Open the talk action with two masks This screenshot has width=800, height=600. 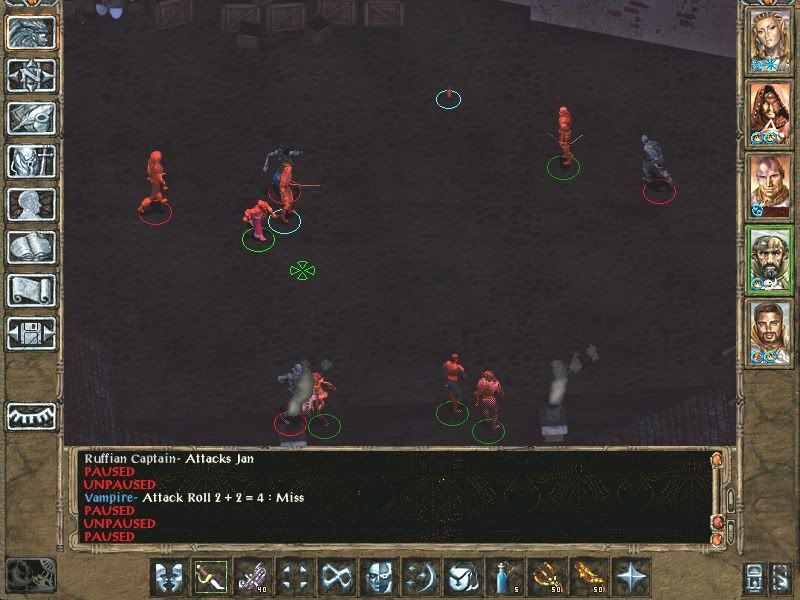pyautogui.click(x=170, y=577)
